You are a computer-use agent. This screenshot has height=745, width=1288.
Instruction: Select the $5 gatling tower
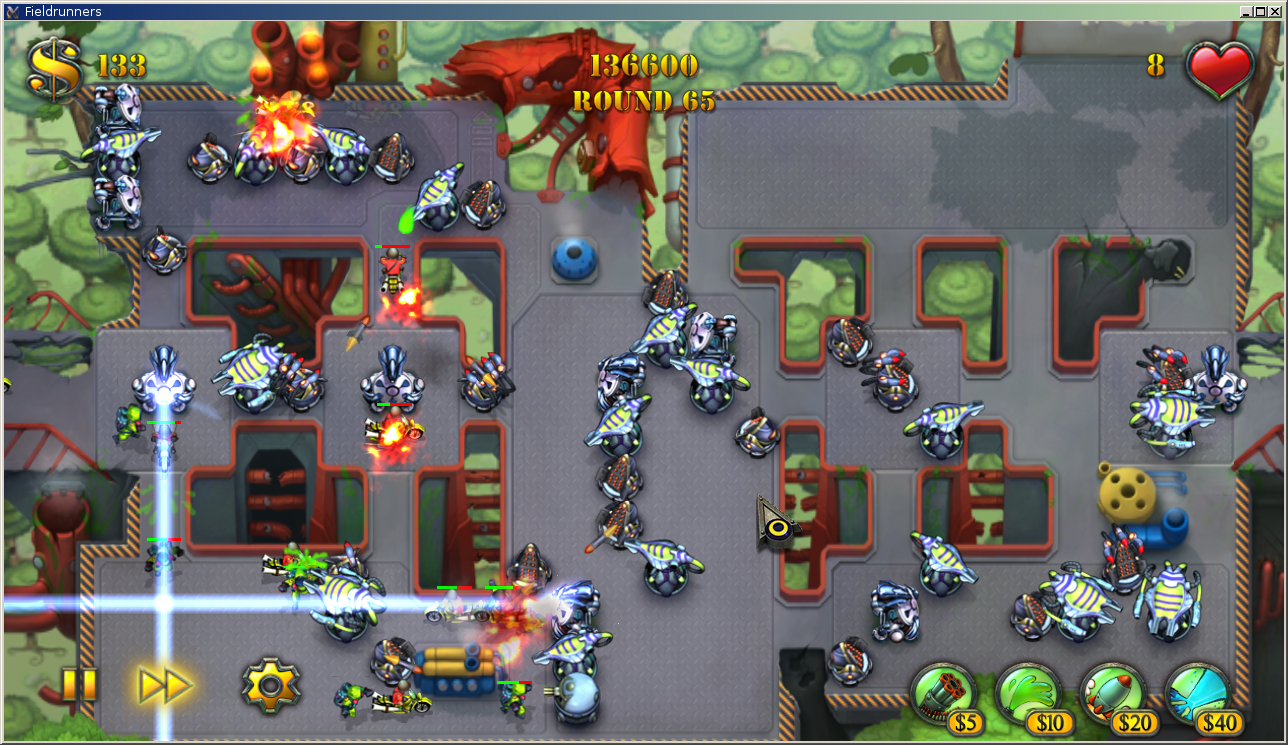(x=943, y=695)
